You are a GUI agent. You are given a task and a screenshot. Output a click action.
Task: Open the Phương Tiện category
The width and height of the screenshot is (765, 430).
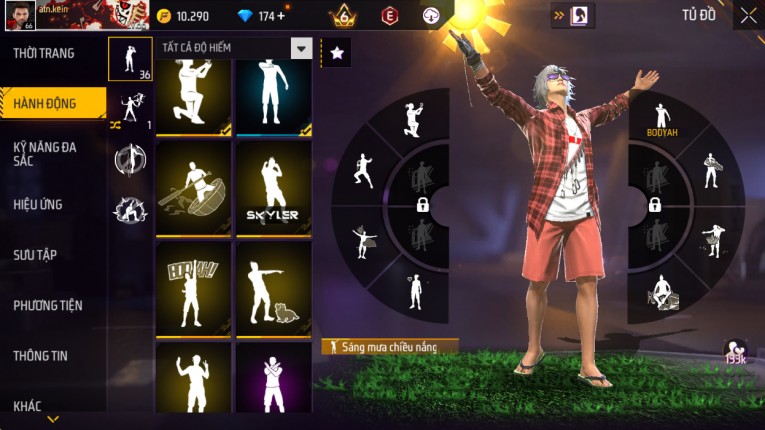[48, 305]
